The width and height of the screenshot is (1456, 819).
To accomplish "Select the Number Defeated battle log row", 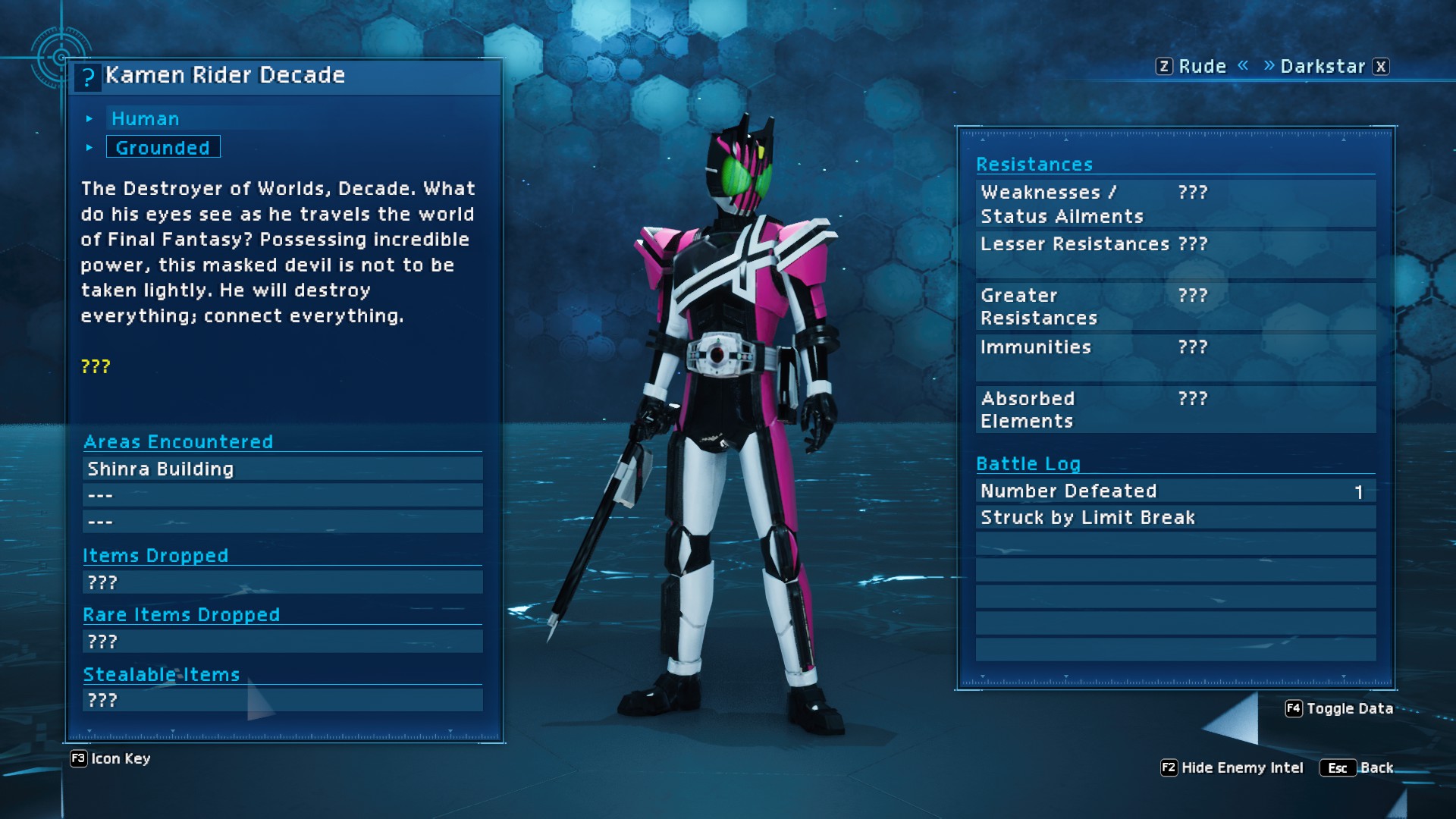I will (x=1175, y=491).
